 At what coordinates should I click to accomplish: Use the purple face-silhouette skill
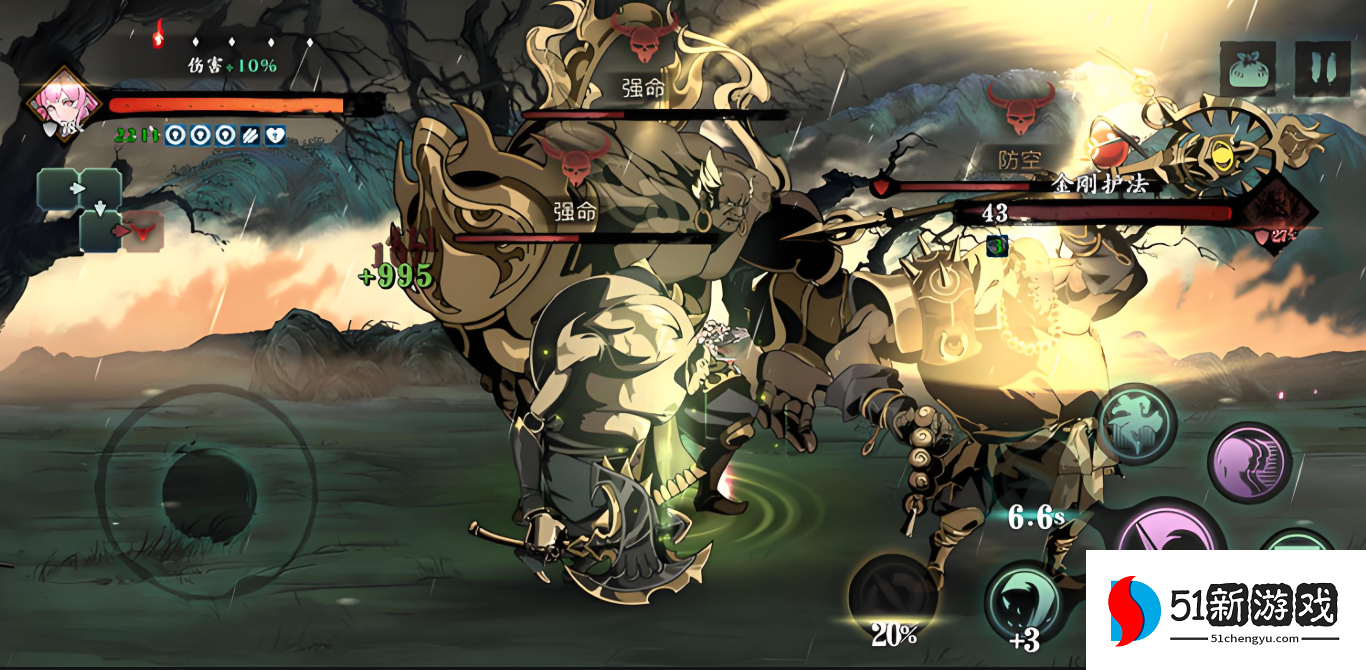(1249, 462)
